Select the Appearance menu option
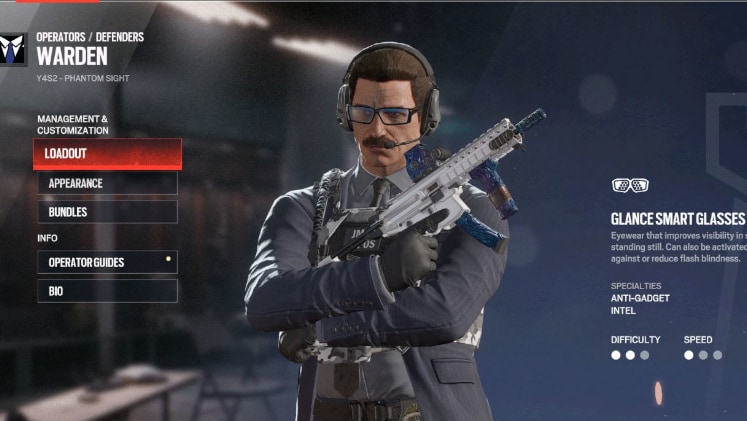Image resolution: width=747 pixels, height=421 pixels. click(108, 184)
